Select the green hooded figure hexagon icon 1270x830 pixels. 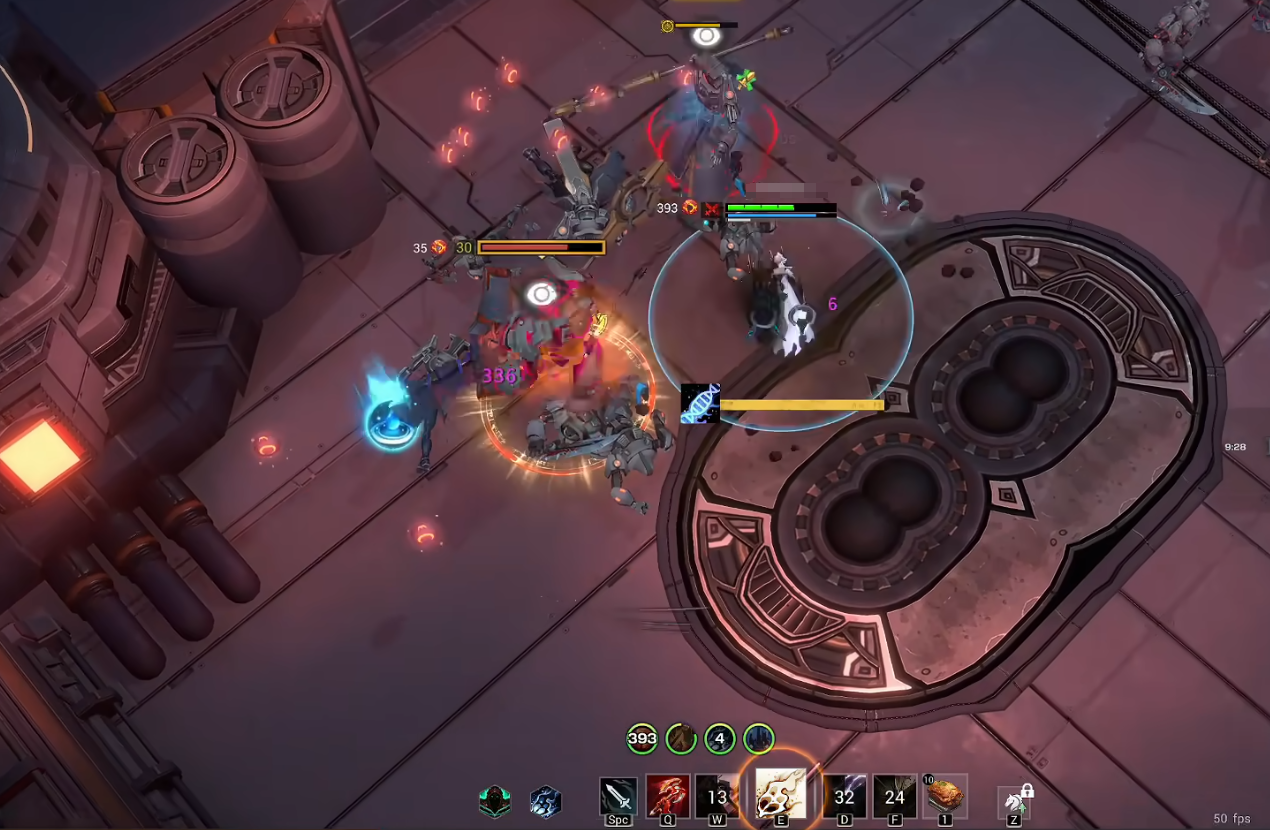tap(494, 801)
